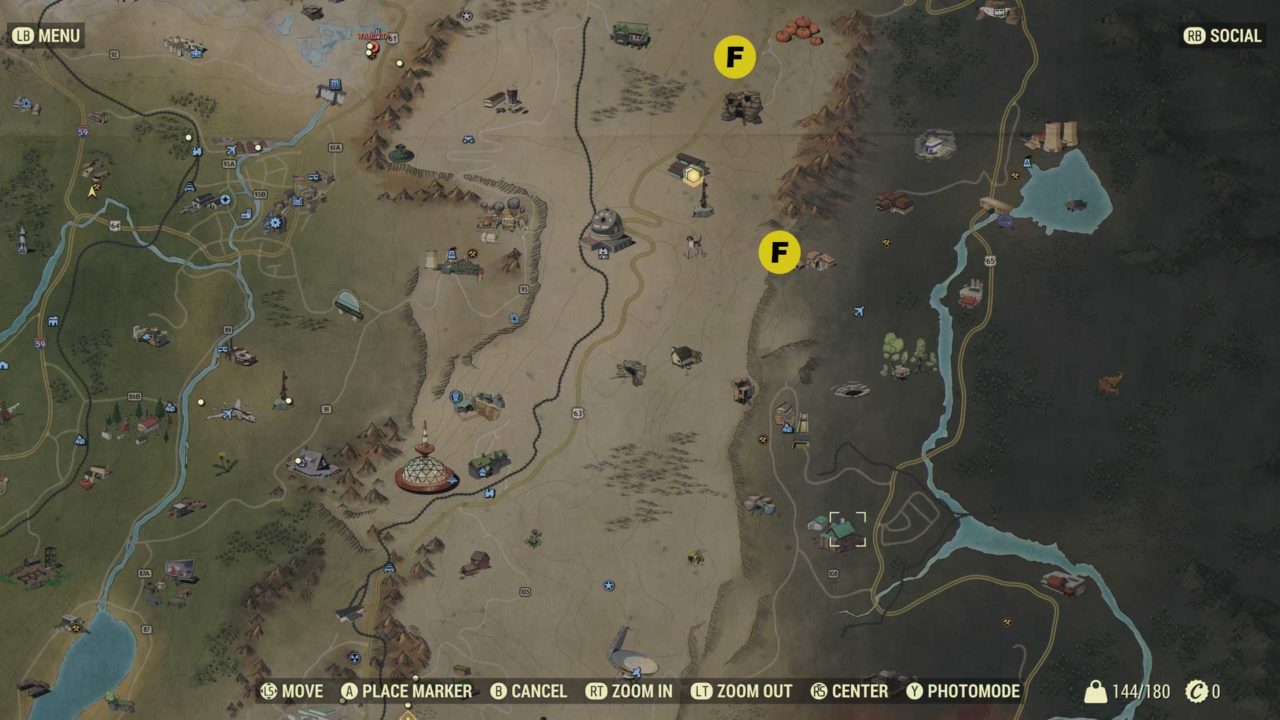1280x720 pixels.
Task: Select the lower F event marker near the cabin
Action: click(x=777, y=253)
